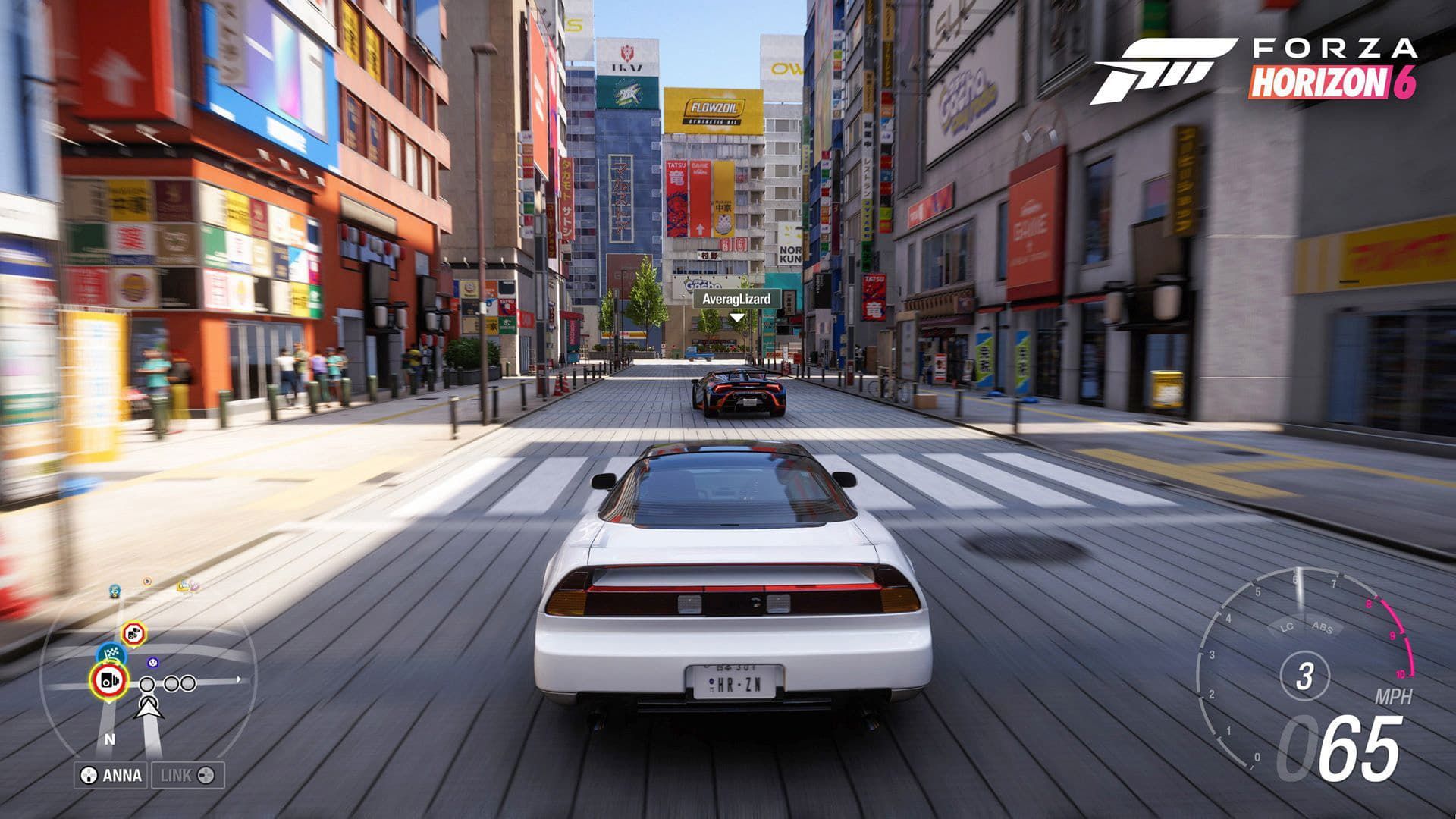Click the blue marker above the minimap

pyautogui.click(x=113, y=591)
